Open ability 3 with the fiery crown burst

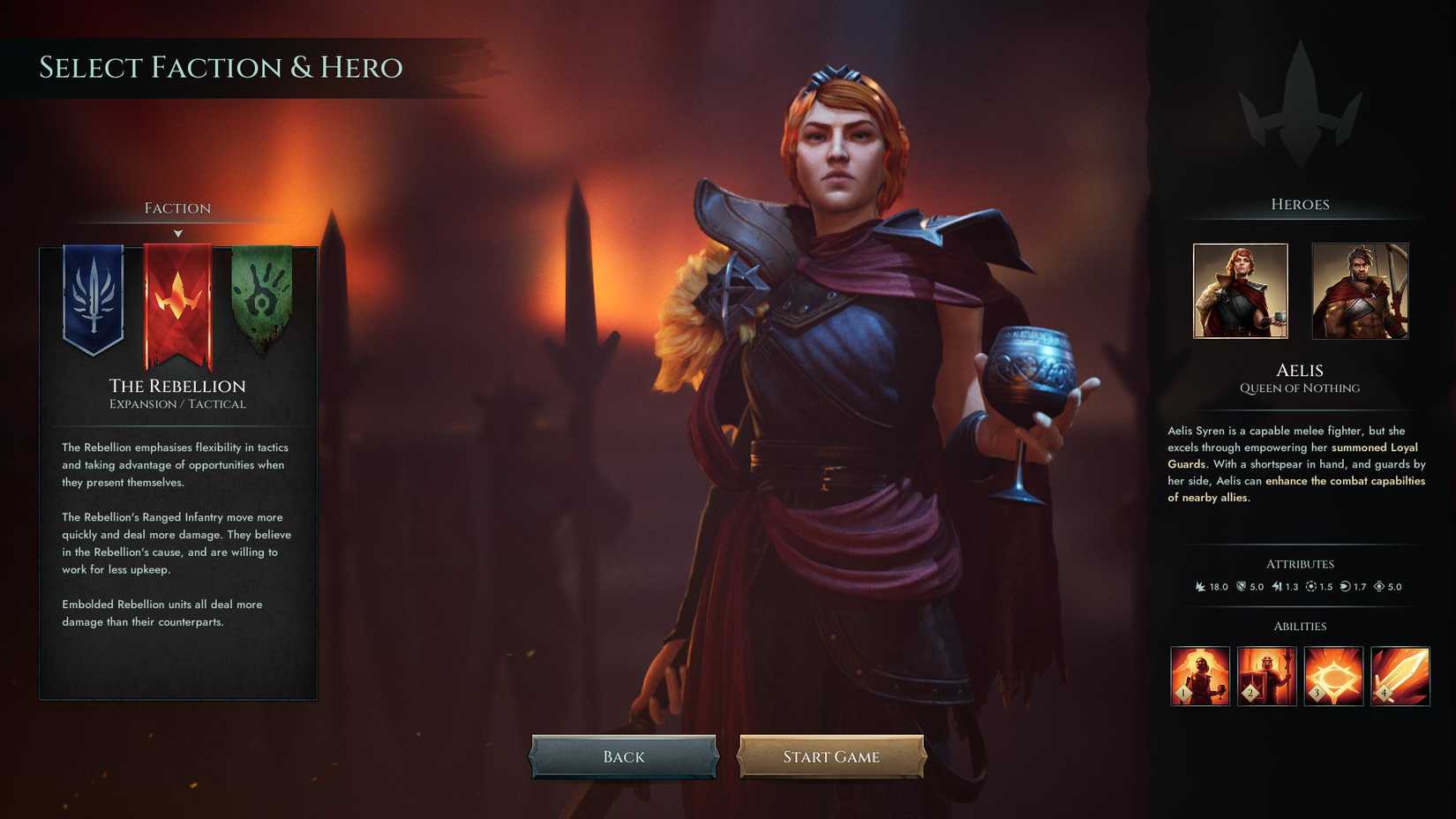coord(1333,674)
